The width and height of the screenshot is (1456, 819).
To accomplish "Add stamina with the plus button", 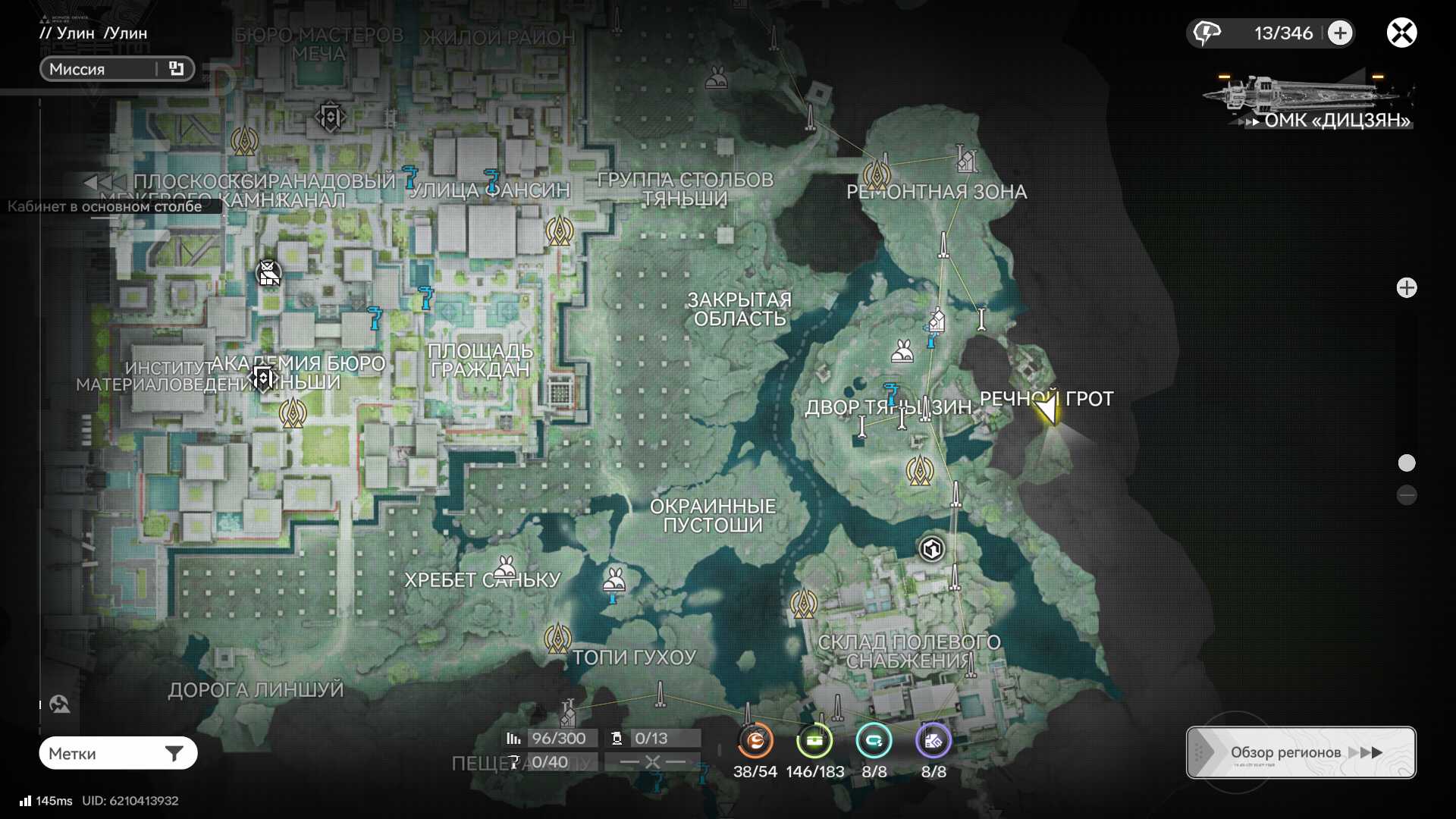I will click(1340, 33).
